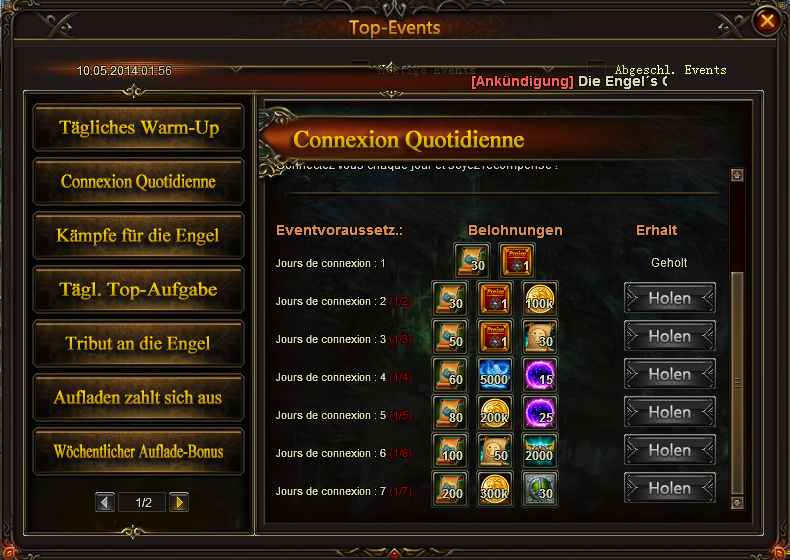Choose Tribut an die Engel
Image resolution: width=790 pixels, height=560 pixels.
tap(139, 344)
